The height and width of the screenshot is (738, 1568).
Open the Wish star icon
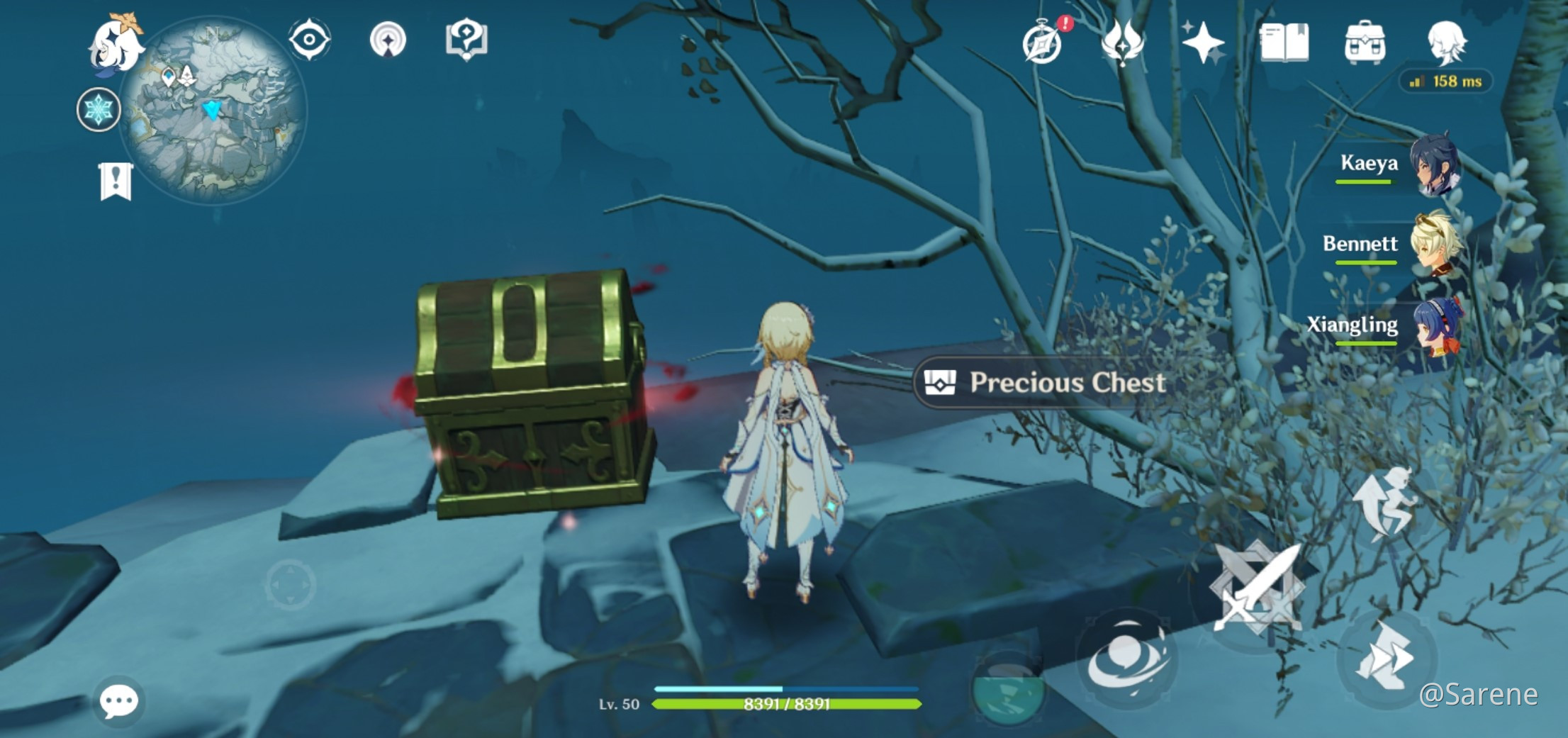[x=1203, y=43]
